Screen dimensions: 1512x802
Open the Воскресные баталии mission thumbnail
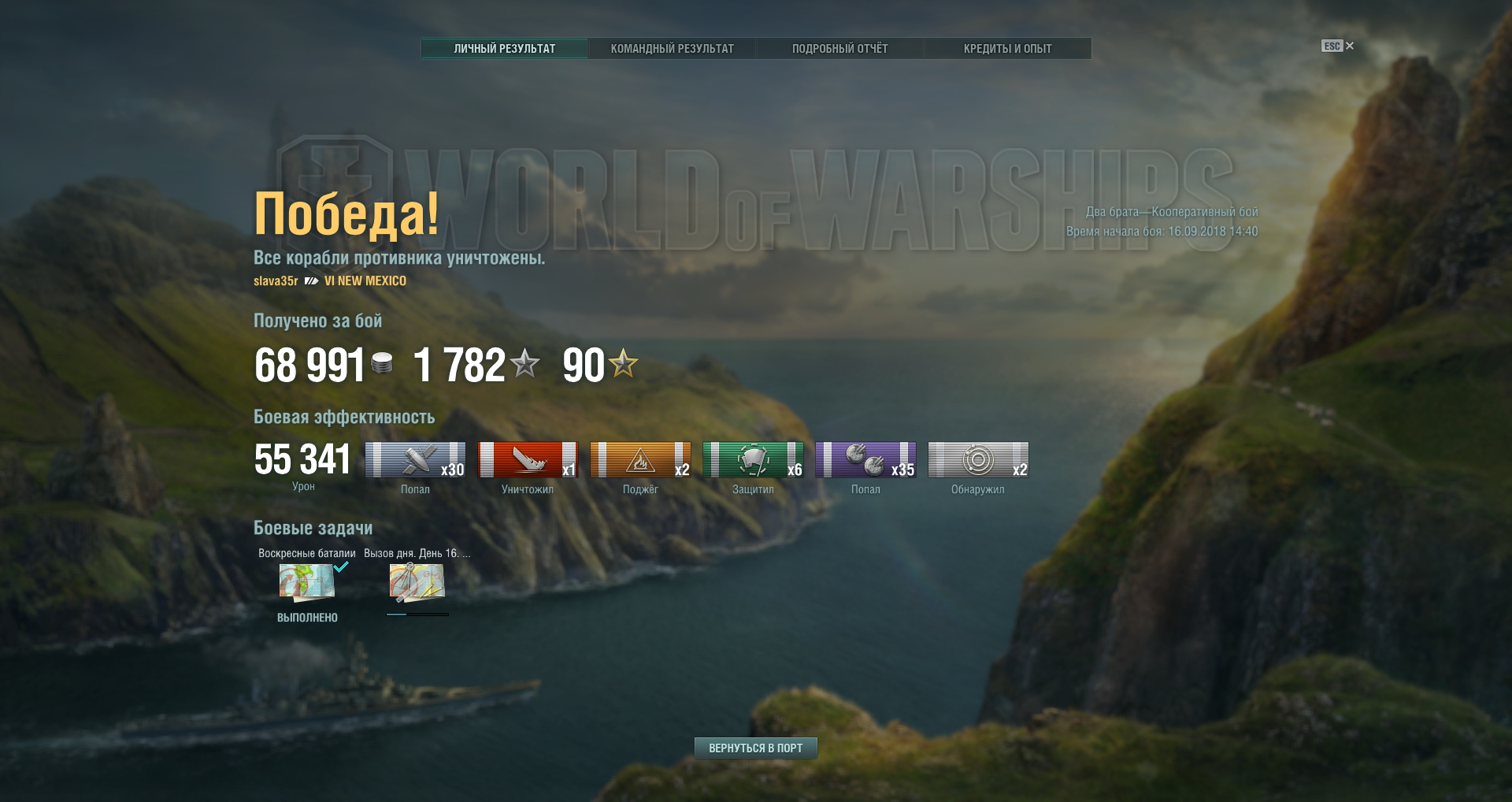(x=307, y=582)
